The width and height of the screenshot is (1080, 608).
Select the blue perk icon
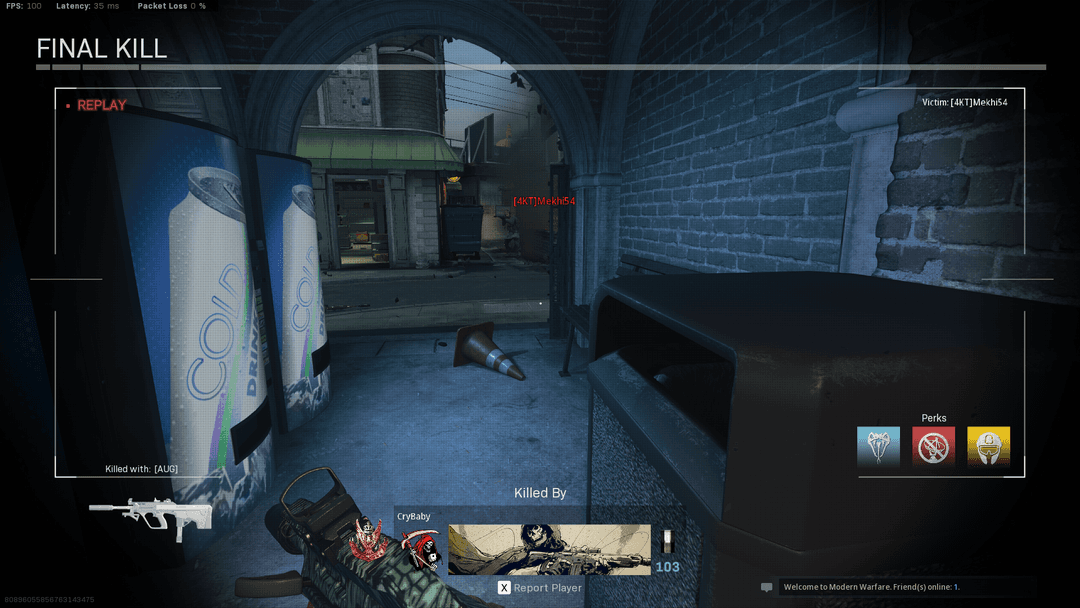(x=878, y=446)
